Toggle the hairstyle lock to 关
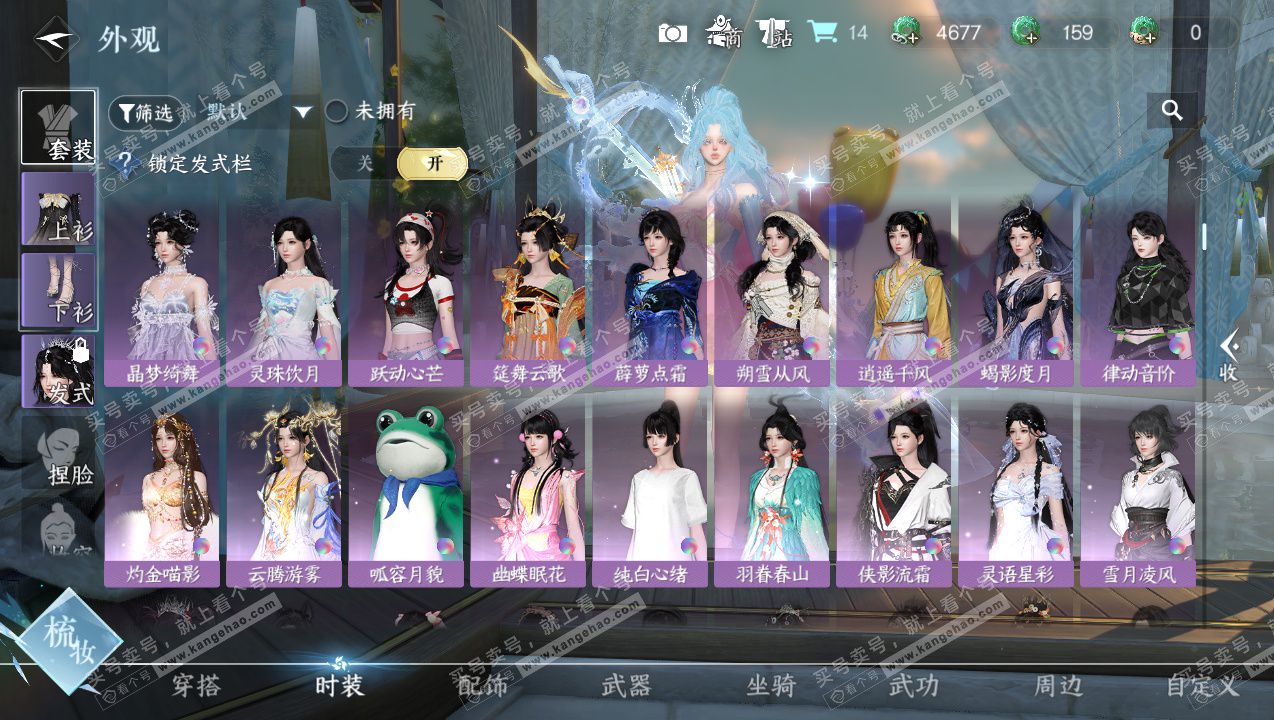Image resolution: width=1274 pixels, height=720 pixels. (x=365, y=163)
